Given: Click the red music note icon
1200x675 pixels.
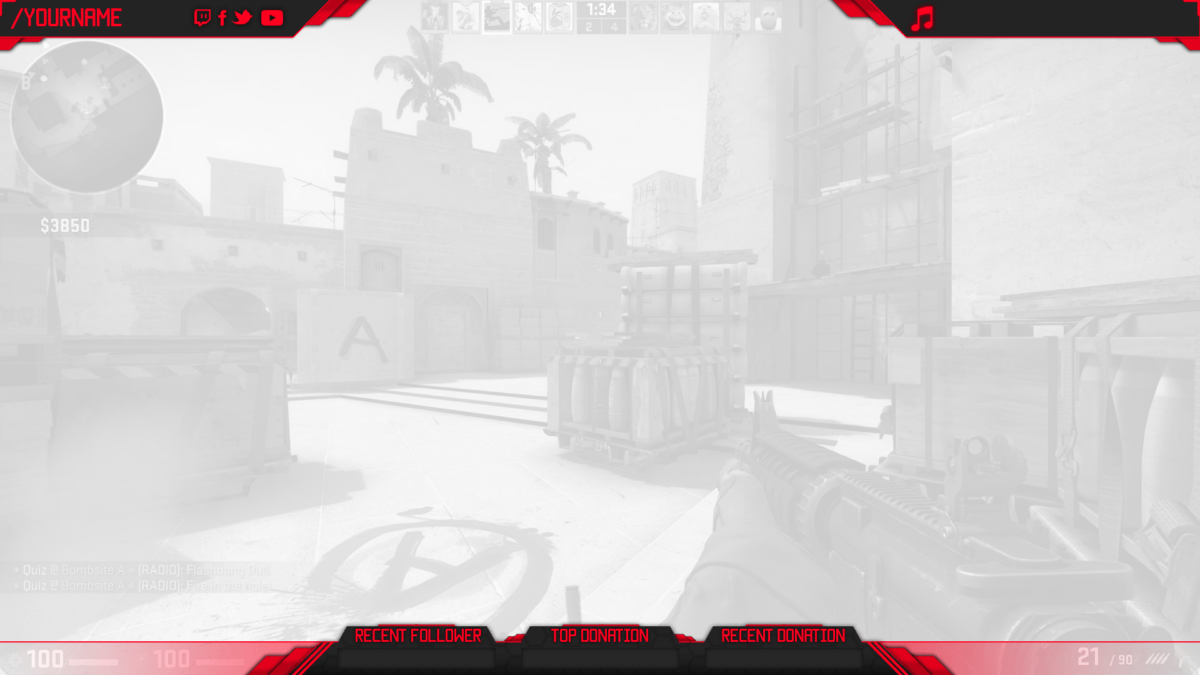Looking at the screenshot, I should pos(922,18).
